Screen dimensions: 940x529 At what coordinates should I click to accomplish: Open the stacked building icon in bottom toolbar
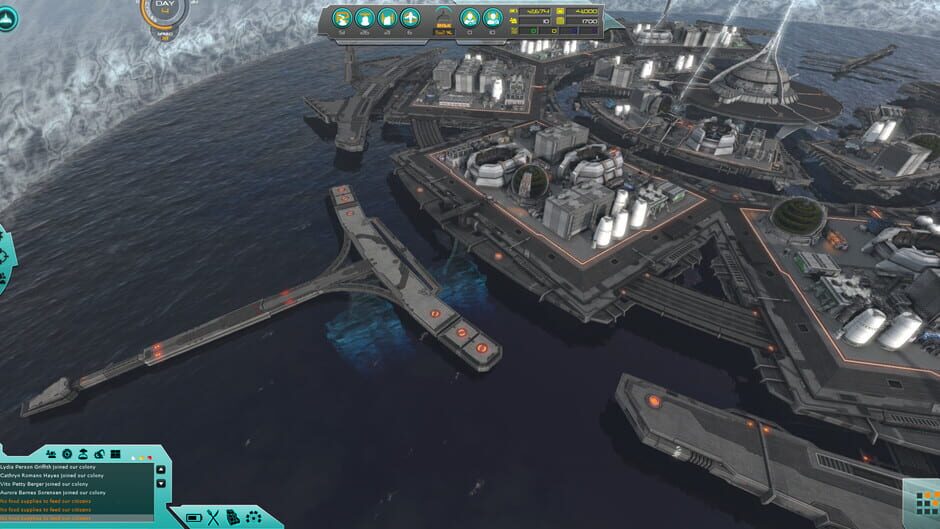click(x=233, y=517)
